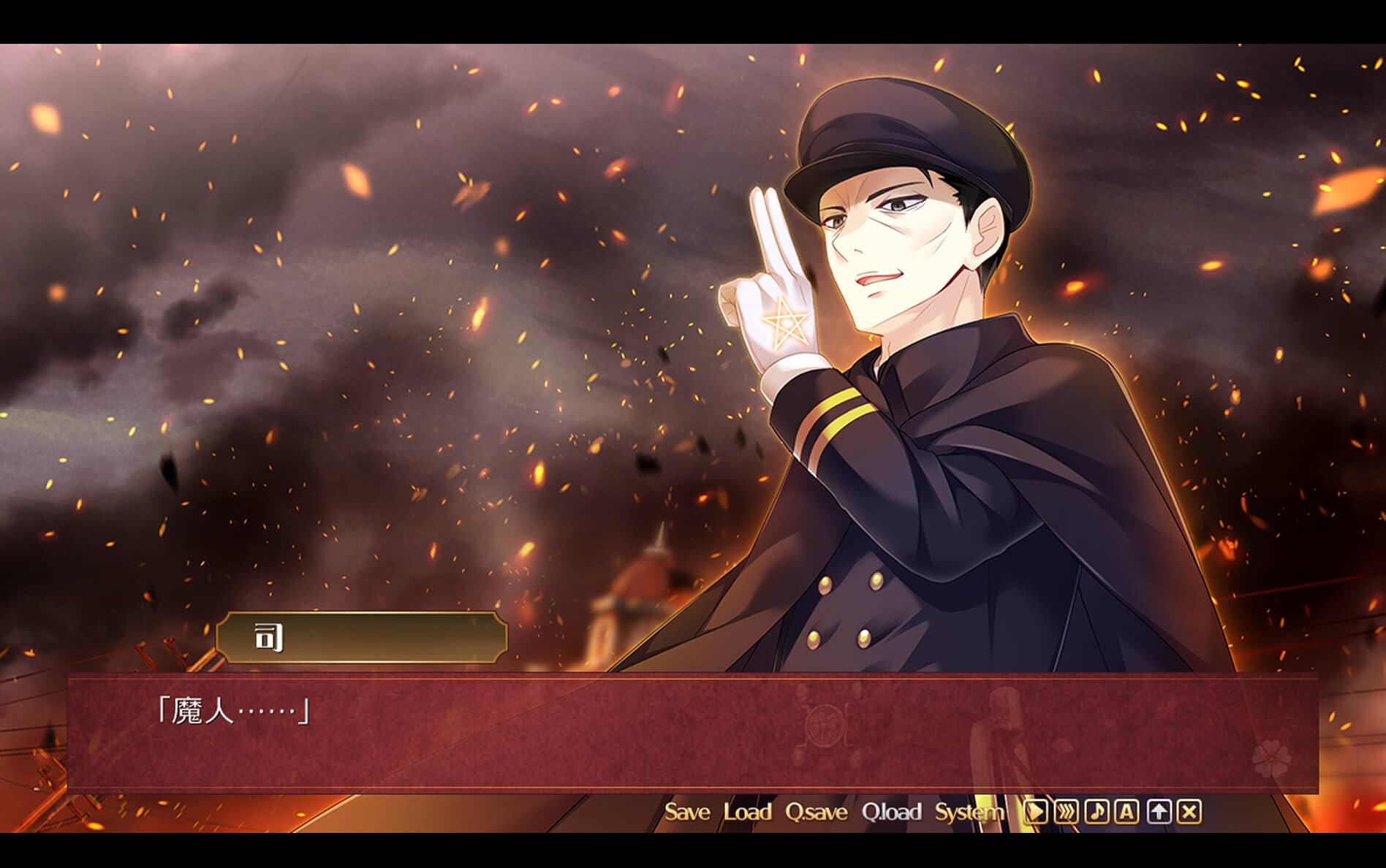This screenshot has height=868, width=1386.
Task: Select the fast-forward icon beside the play icon
Action: tap(1064, 811)
